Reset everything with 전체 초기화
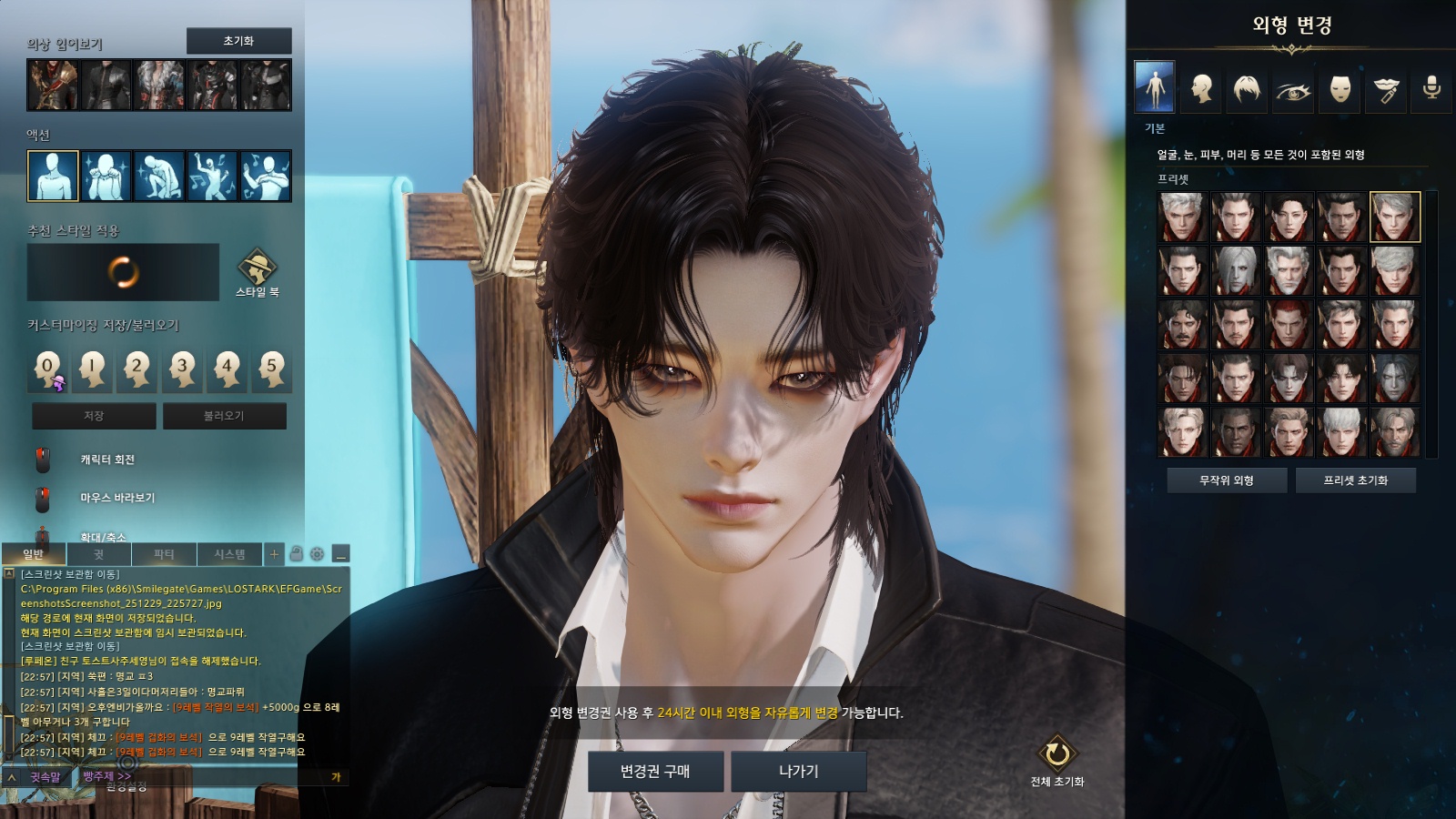The width and height of the screenshot is (1456, 819). 1057,761
